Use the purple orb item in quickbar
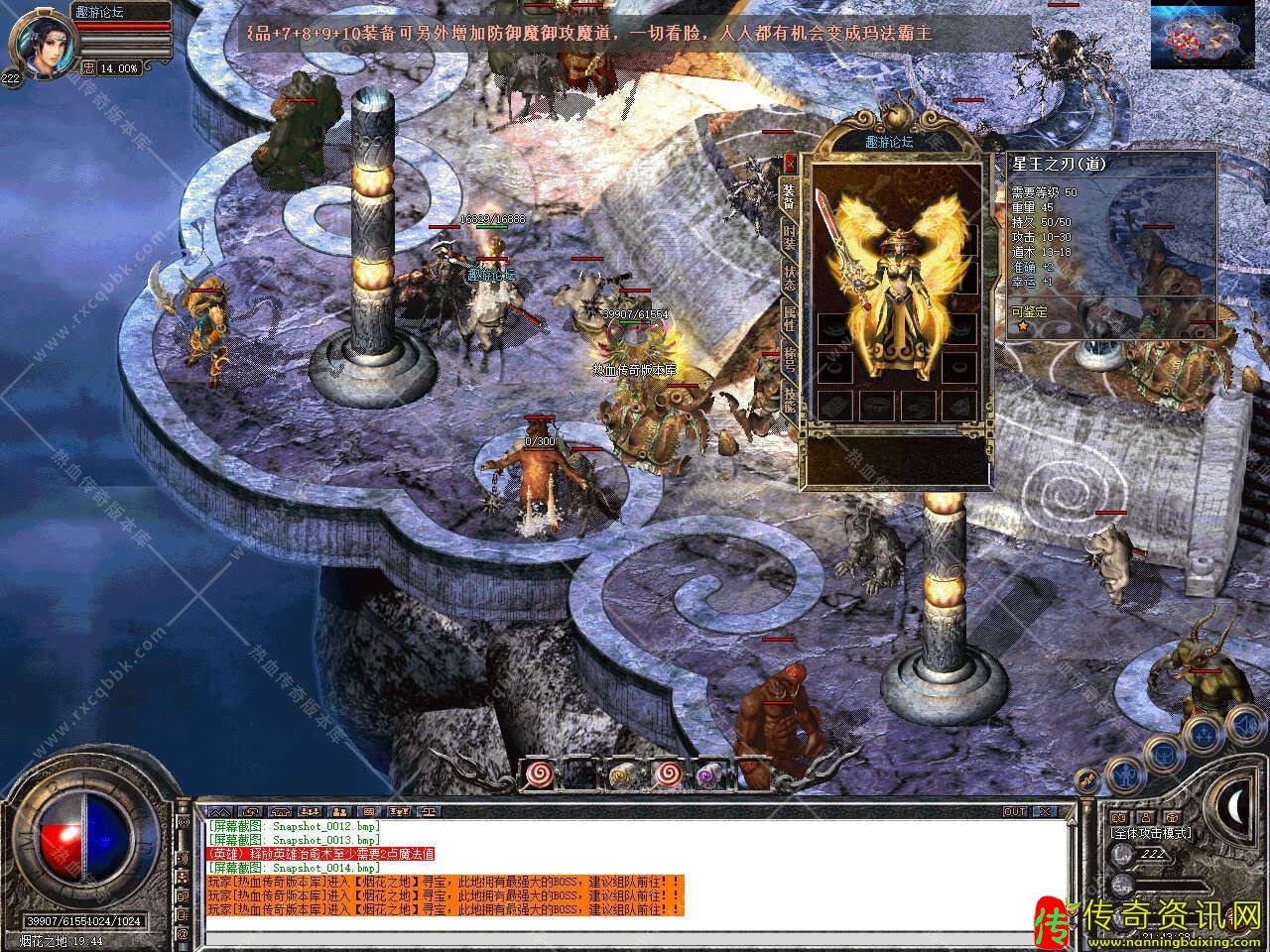Viewport: 1270px width, 952px height. point(707,774)
